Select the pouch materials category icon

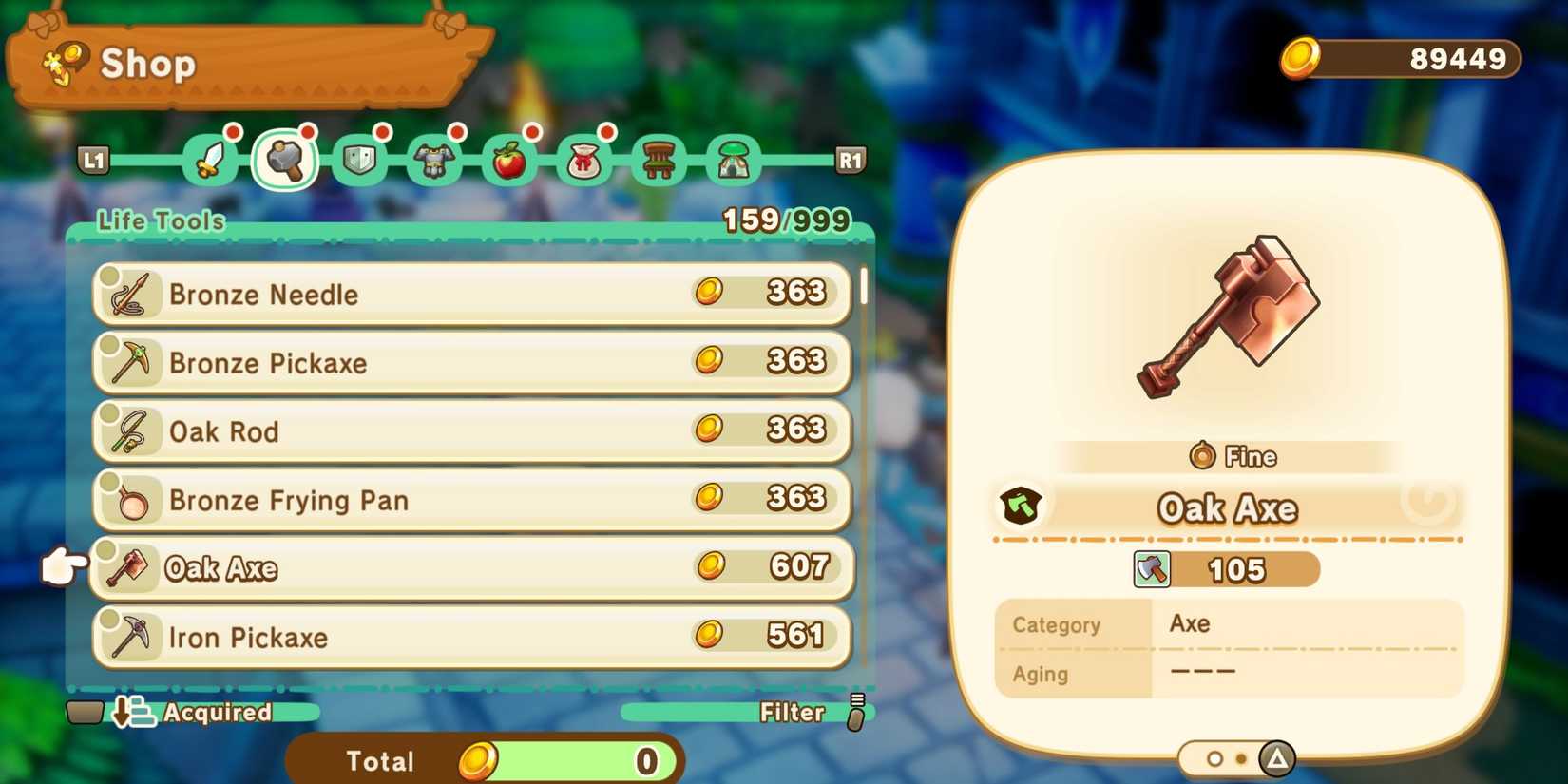[583, 160]
